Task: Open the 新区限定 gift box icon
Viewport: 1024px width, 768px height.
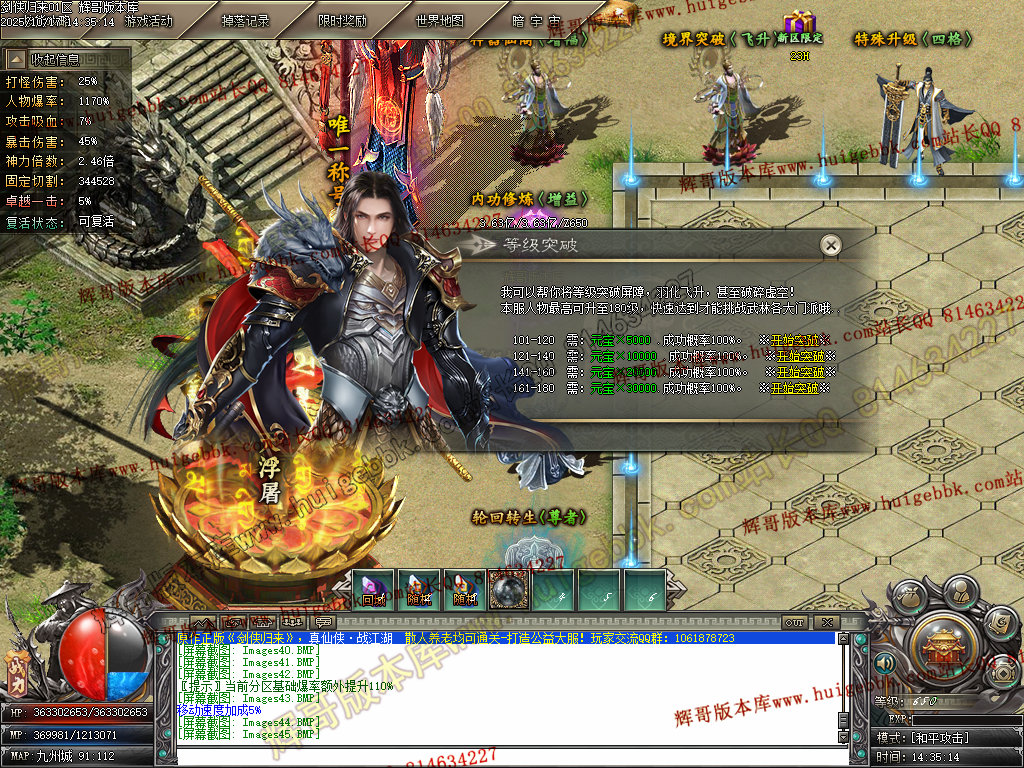Action: point(799,22)
